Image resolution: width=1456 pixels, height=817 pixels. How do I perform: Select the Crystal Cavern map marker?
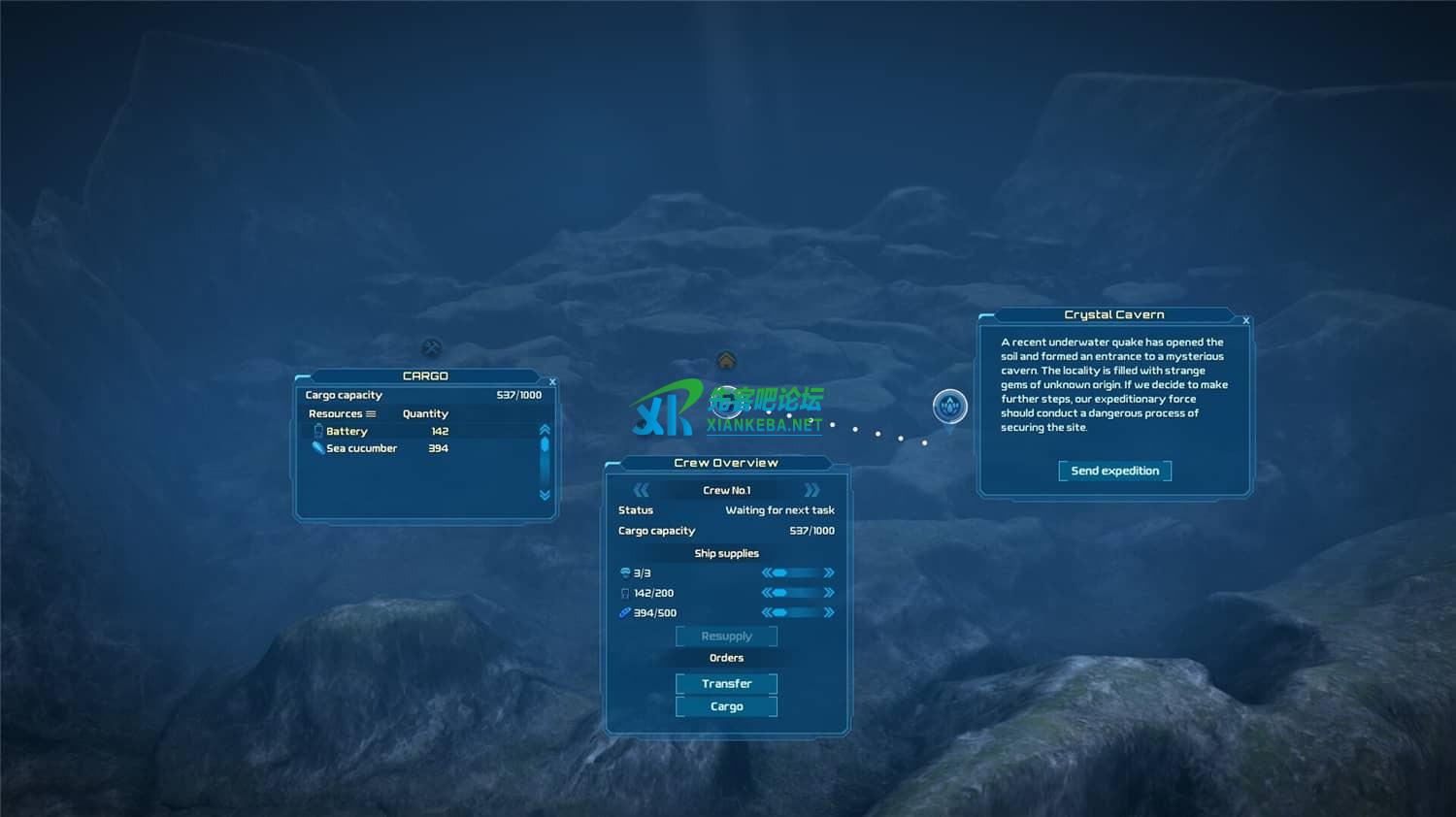coord(949,406)
